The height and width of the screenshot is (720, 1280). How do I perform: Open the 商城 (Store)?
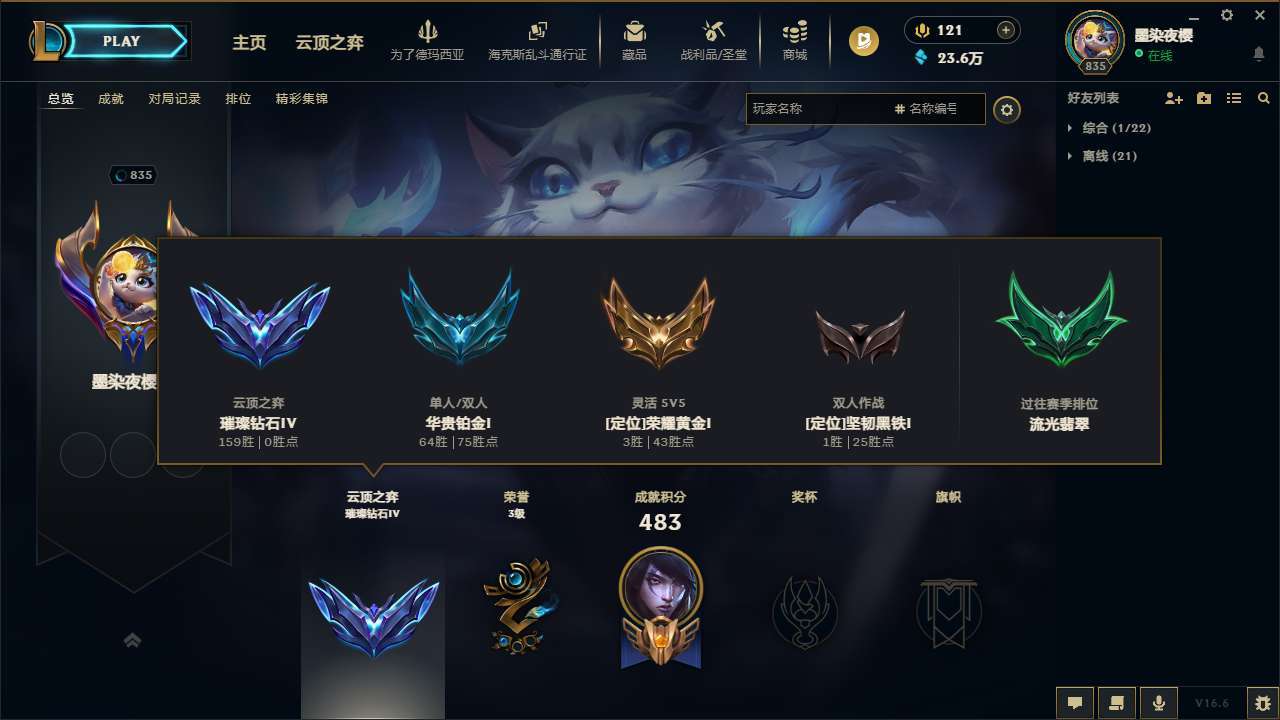coord(795,40)
